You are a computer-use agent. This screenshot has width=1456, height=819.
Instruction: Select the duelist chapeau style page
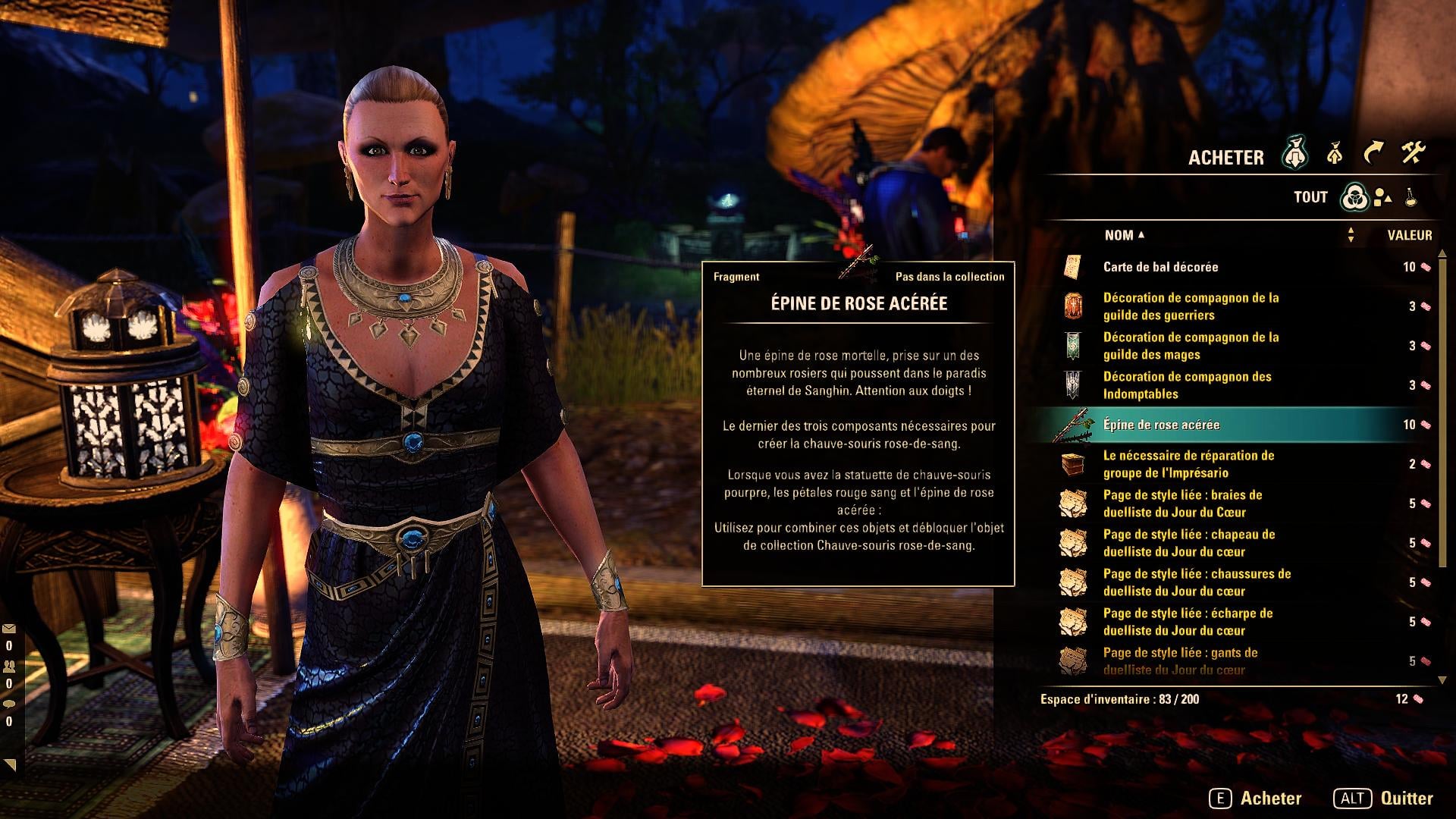1188,543
